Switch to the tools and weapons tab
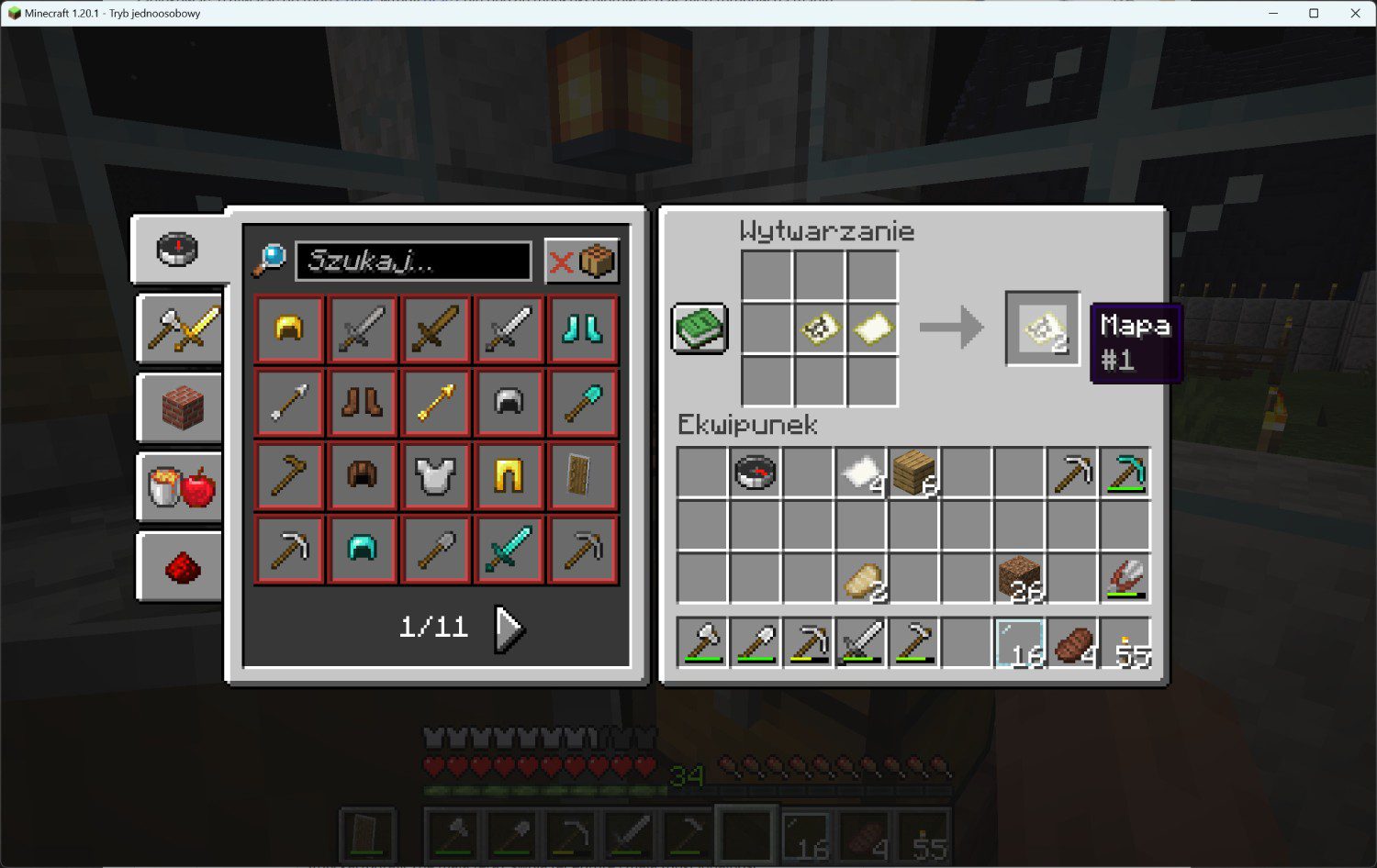1377x868 pixels. coord(181,328)
